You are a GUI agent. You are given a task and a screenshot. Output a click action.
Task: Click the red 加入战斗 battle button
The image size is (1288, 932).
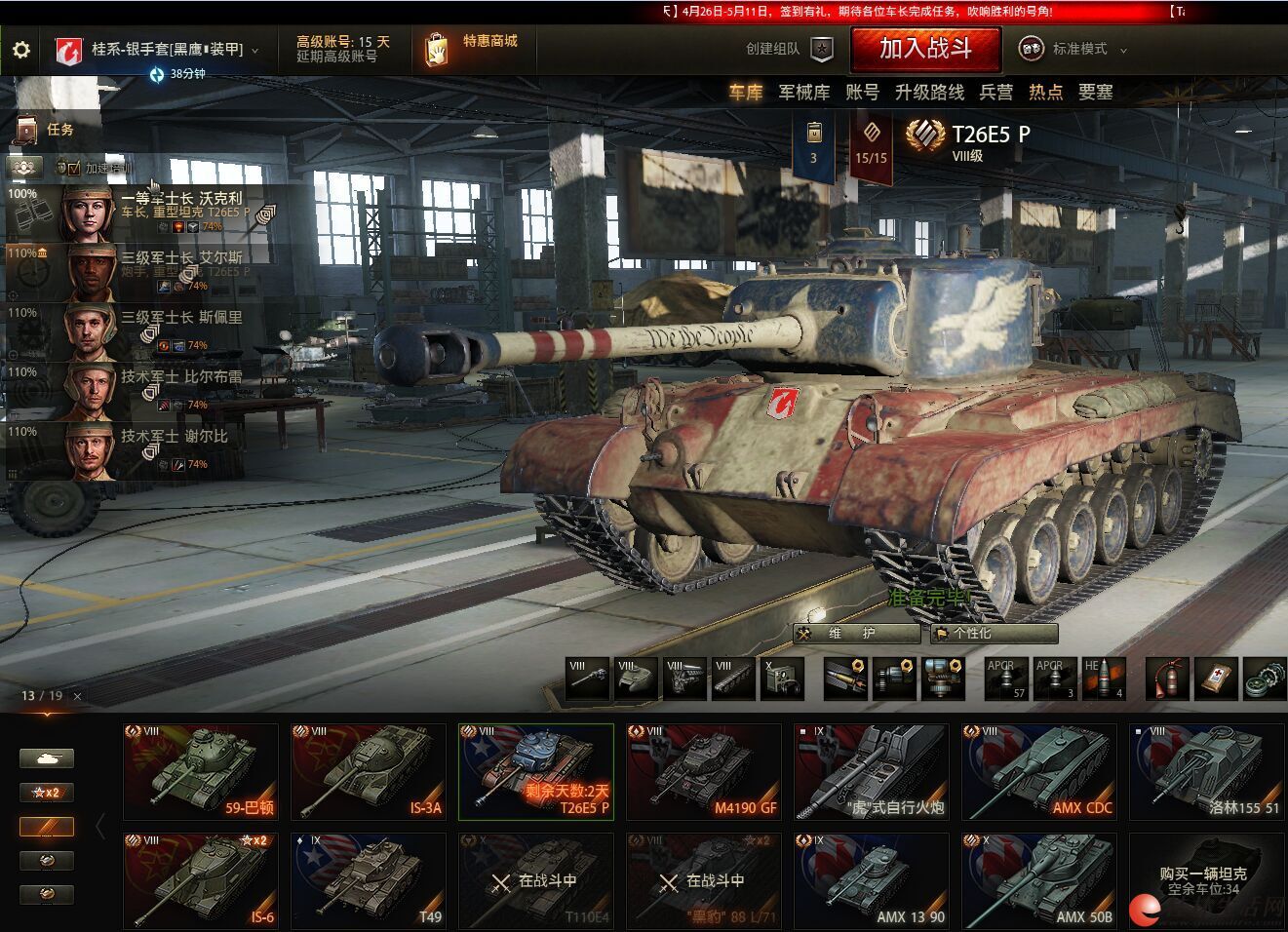pyautogui.click(x=925, y=49)
